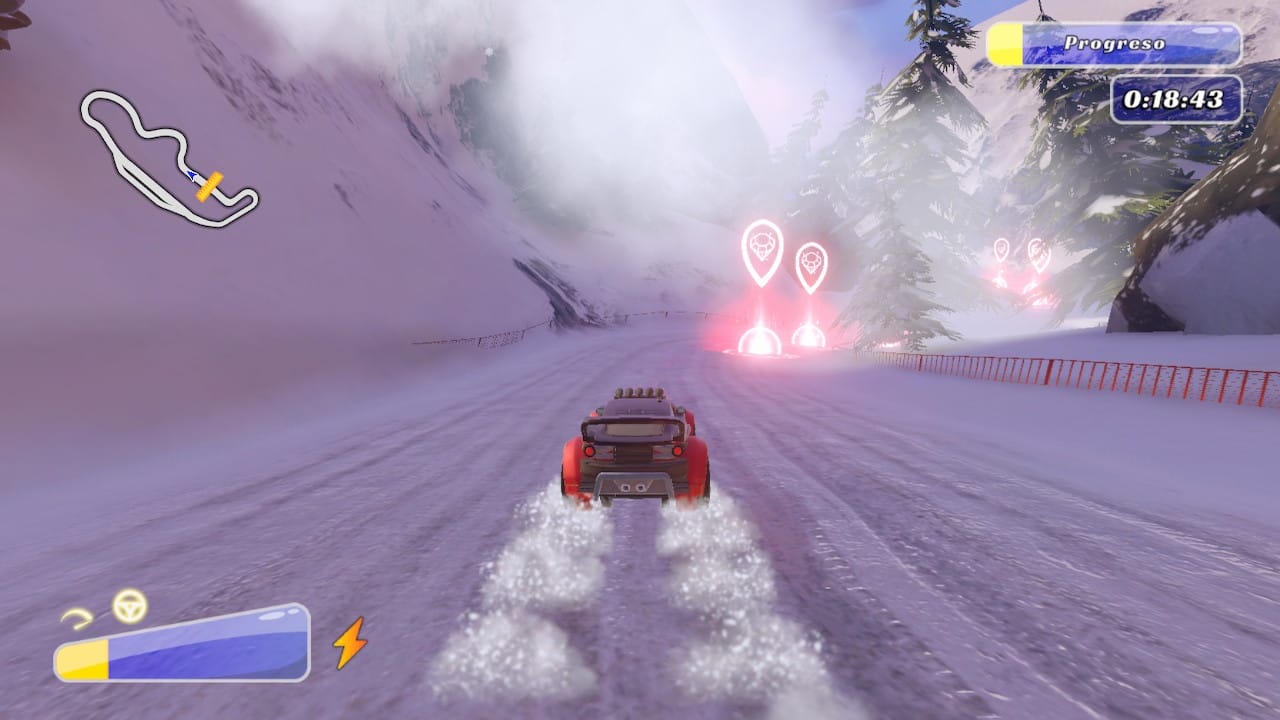
Task: Click the player arrow on the minimap
Action: [190, 176]
